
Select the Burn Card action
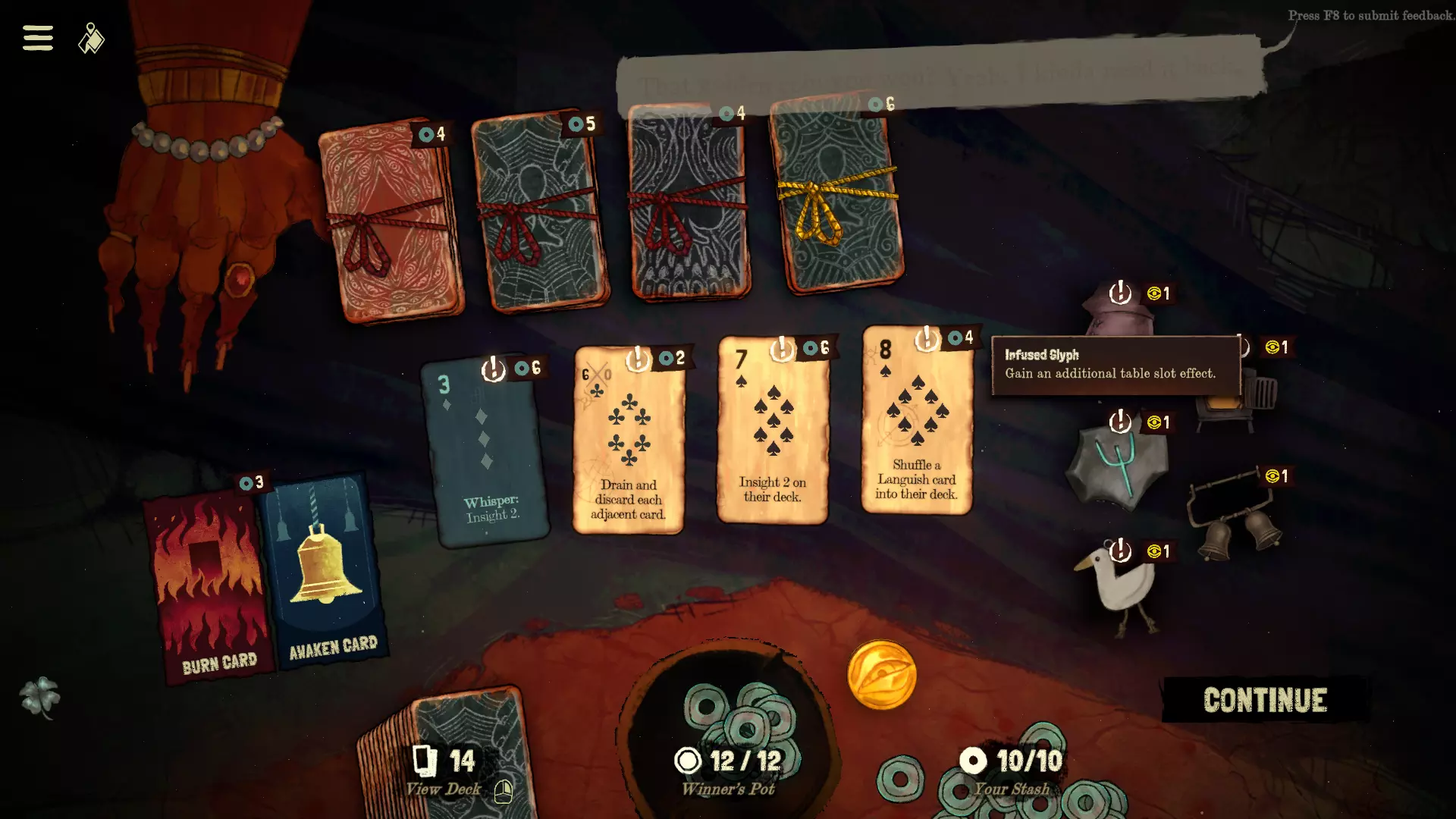[207, 588]
